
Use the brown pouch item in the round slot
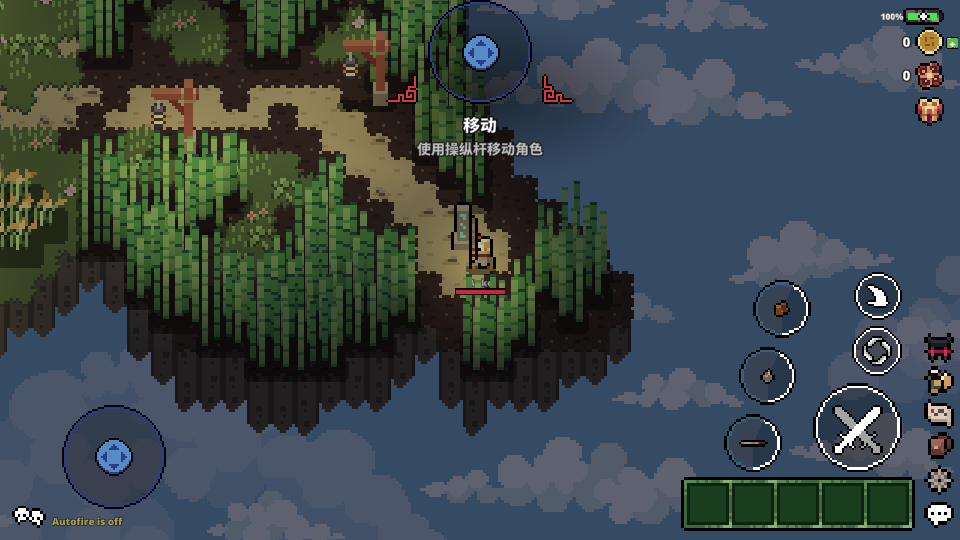[781, 309]
